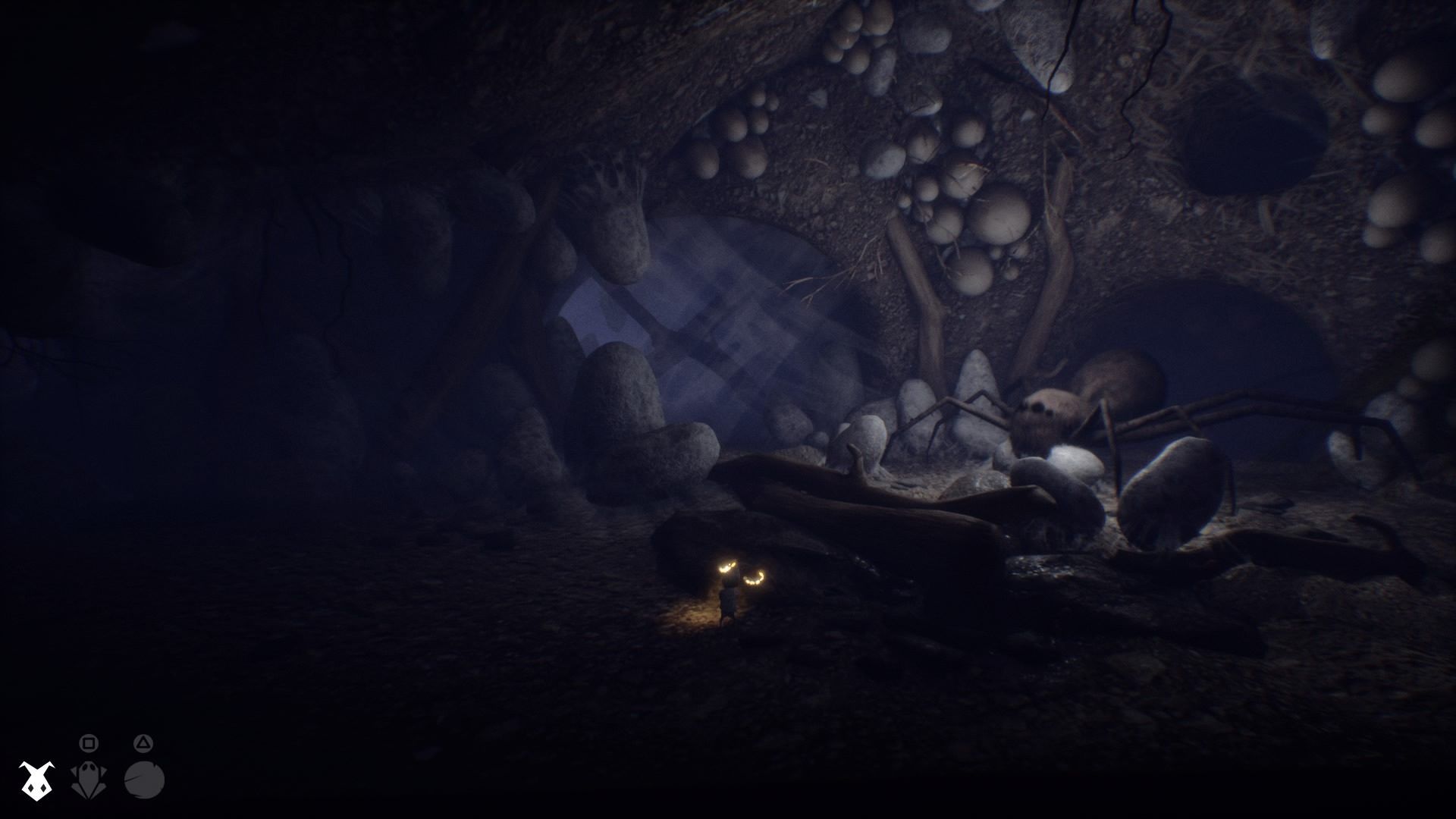This screenshot has height=819, width=1456.
Task: Switch to the frog form icon
Action: tap(89, 780)
